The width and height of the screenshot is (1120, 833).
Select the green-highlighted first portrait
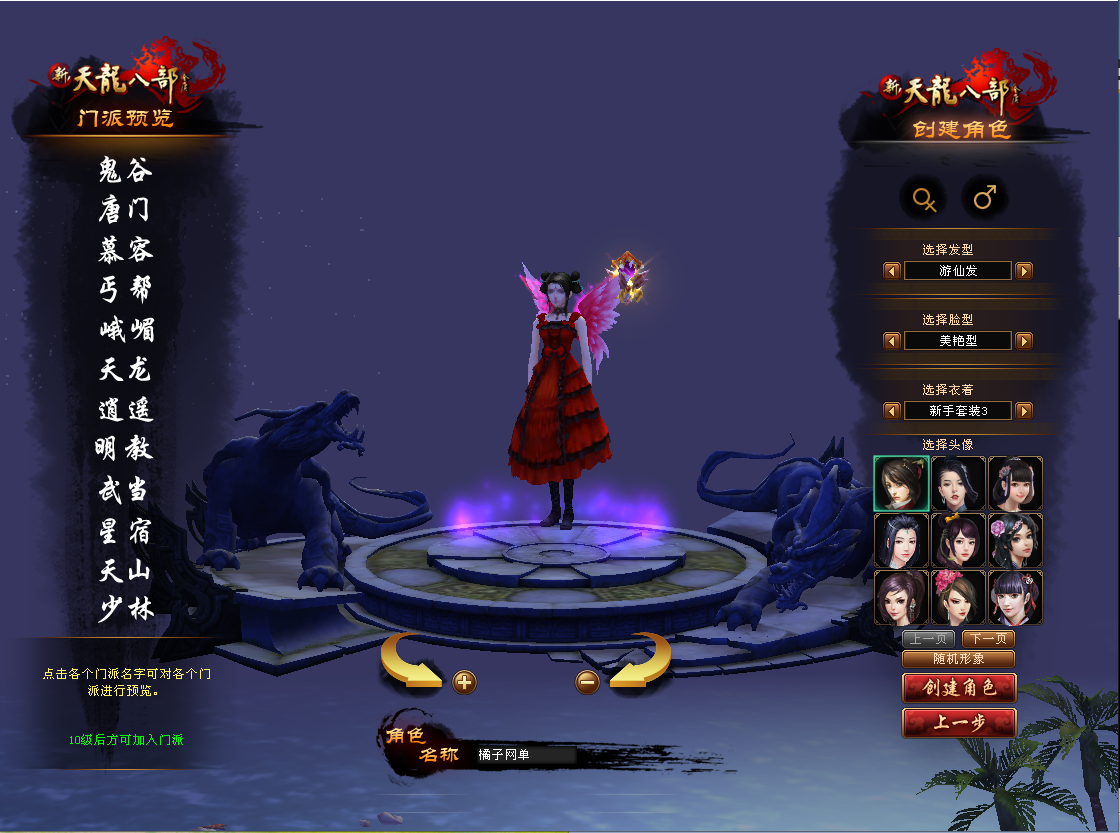(x=901, y=484)
